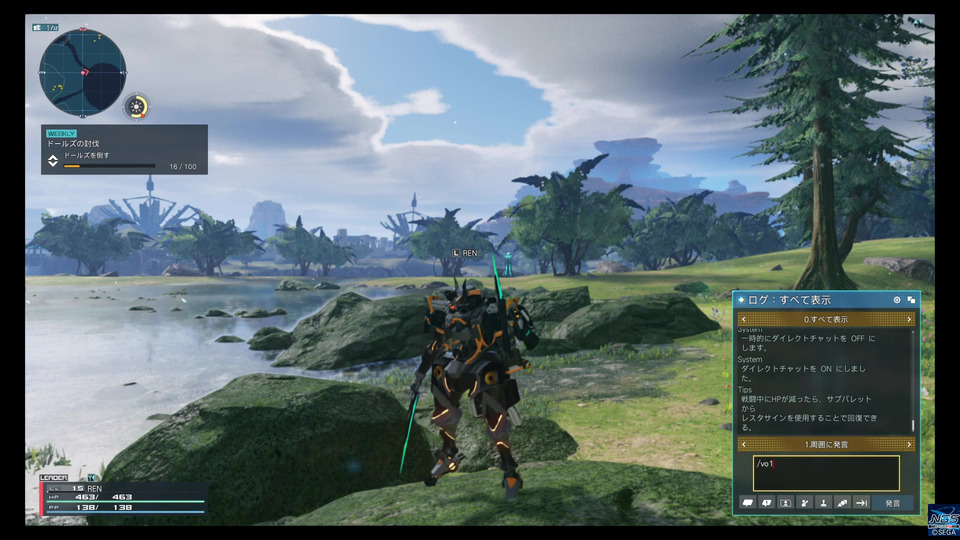960x540 pixels.
Task: Switch to the next chat send channel
Action: 909,444
